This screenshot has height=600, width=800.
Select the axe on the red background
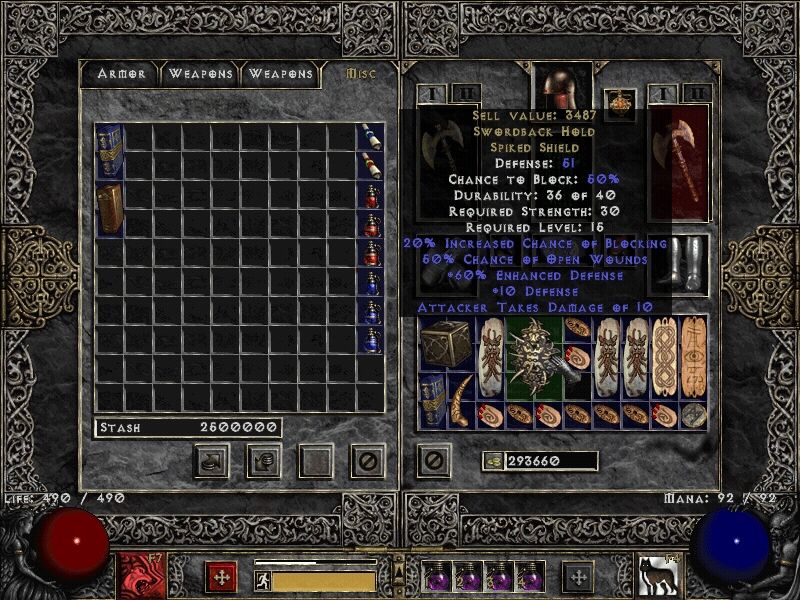tap(679, 160)
